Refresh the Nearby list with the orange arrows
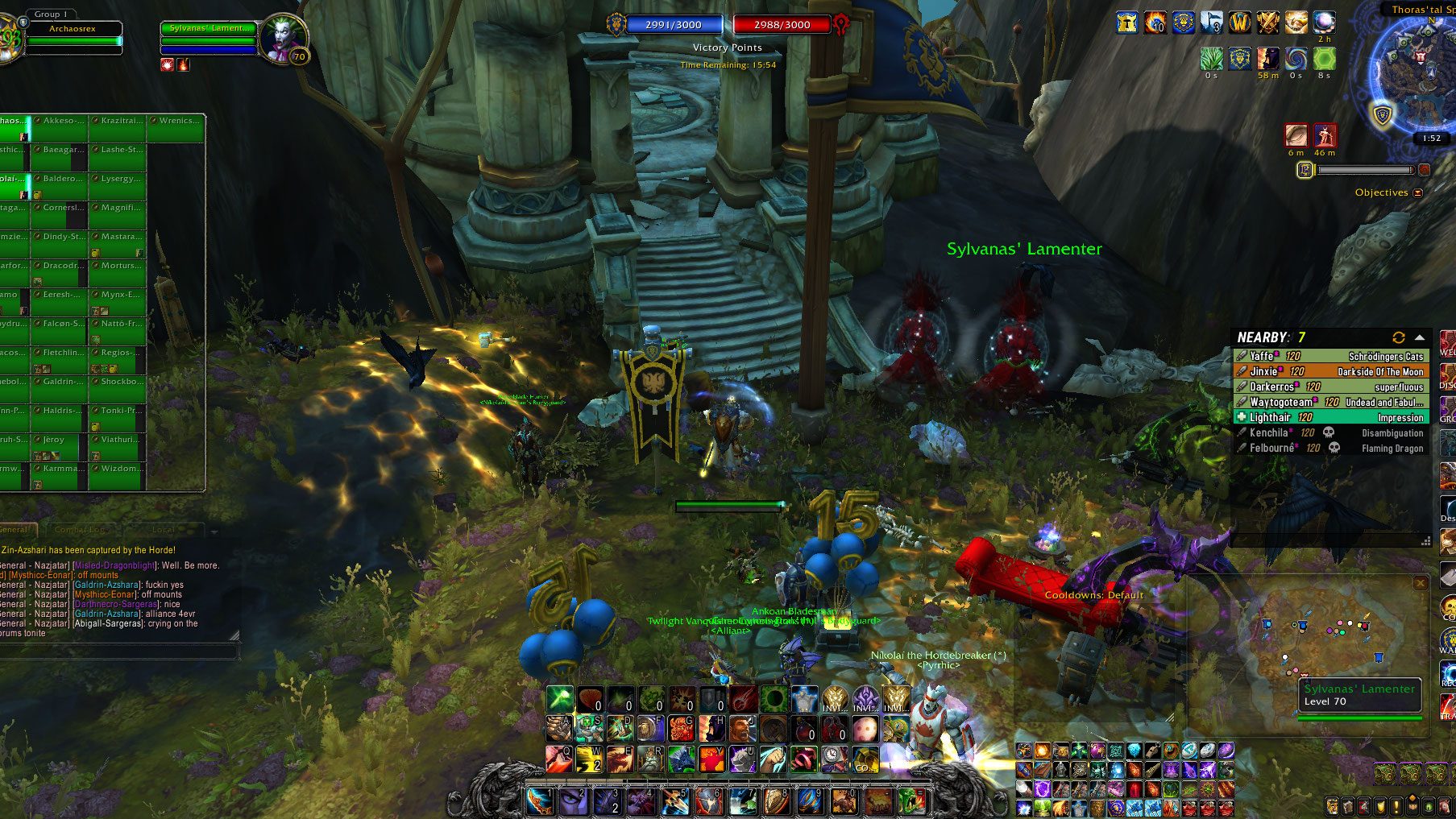1456x819 pixels. (x=1398, y=337)
